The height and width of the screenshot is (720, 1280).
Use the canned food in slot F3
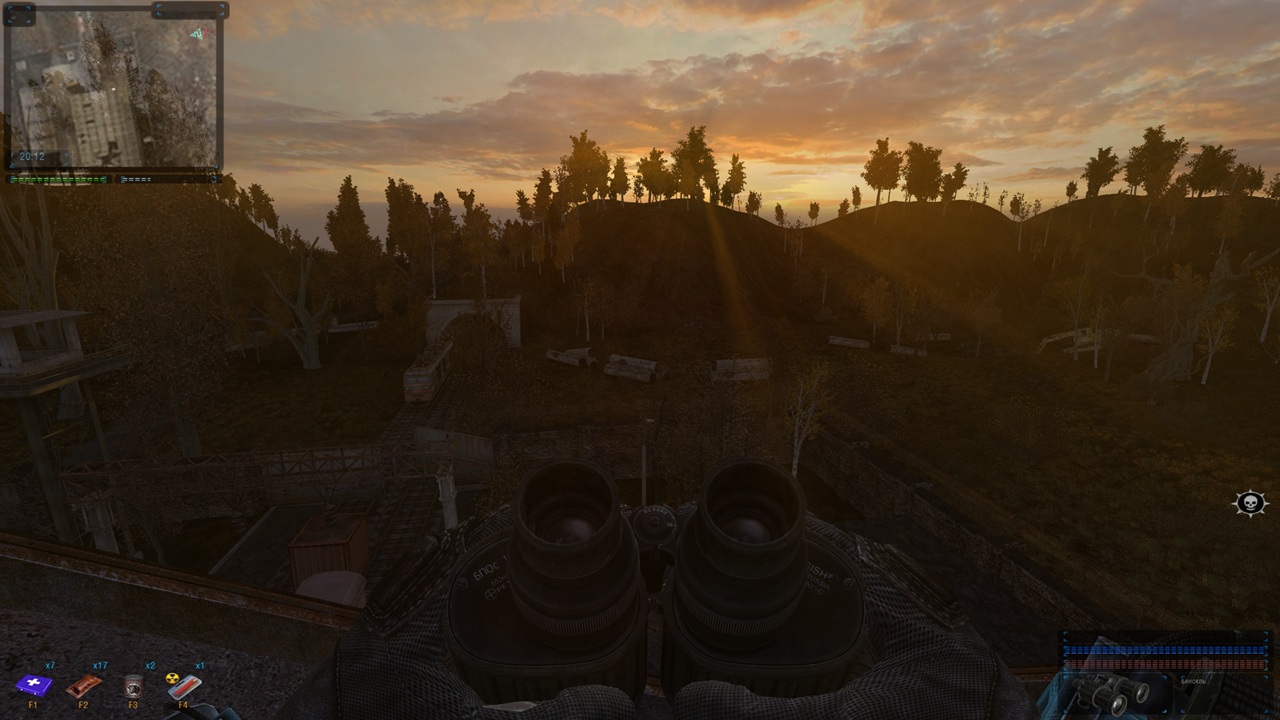click(x=133, y=685)
